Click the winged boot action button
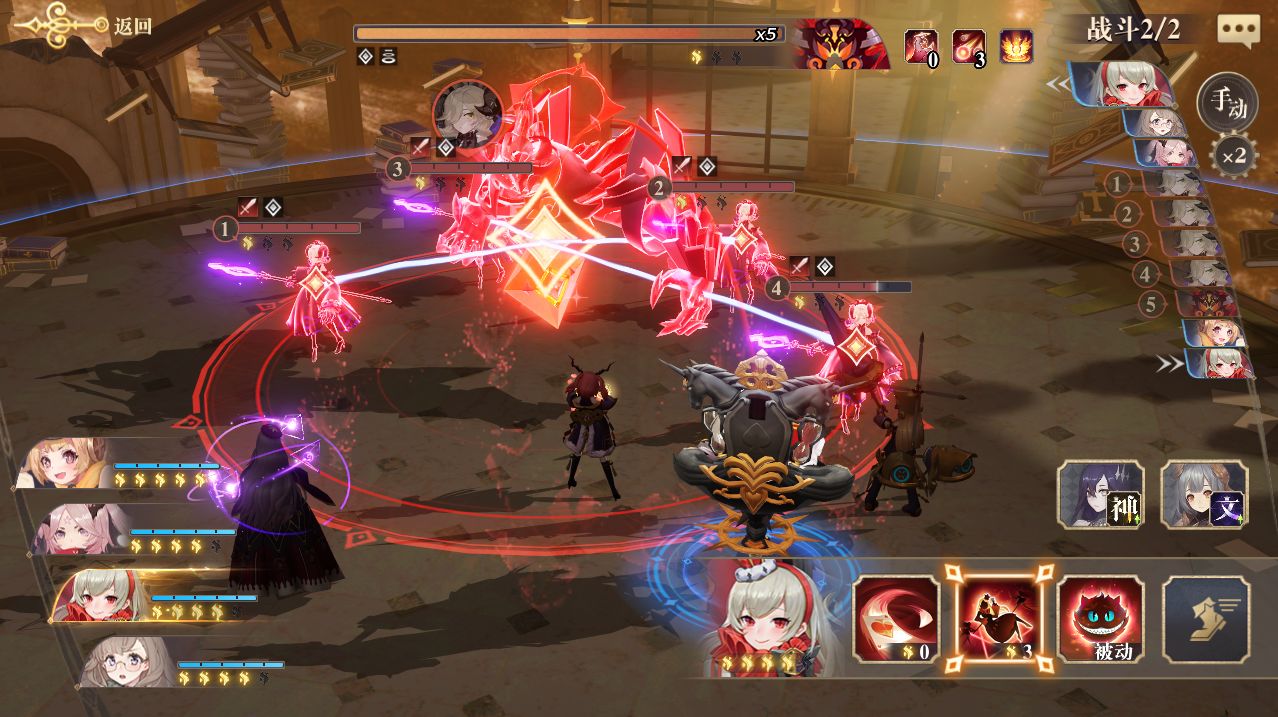Screen dimensions: 1278x717 [1205, 618]
